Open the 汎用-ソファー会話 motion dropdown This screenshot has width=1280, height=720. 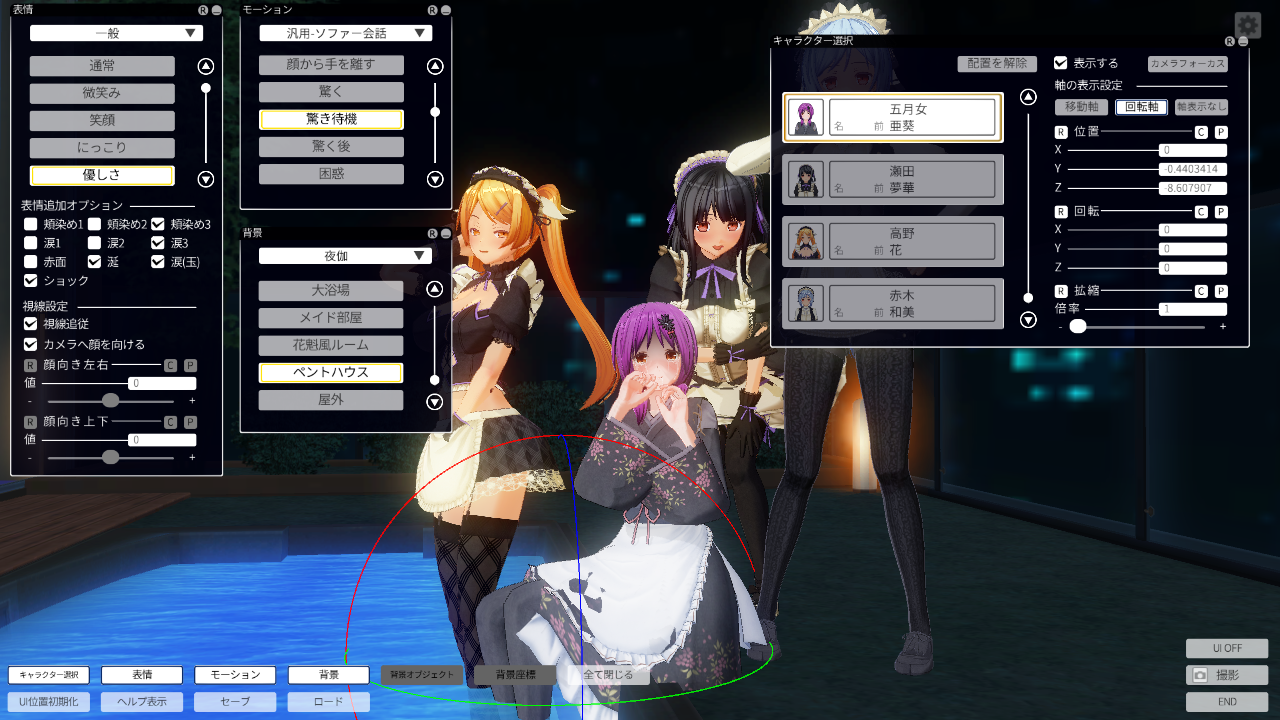(345, 33)
